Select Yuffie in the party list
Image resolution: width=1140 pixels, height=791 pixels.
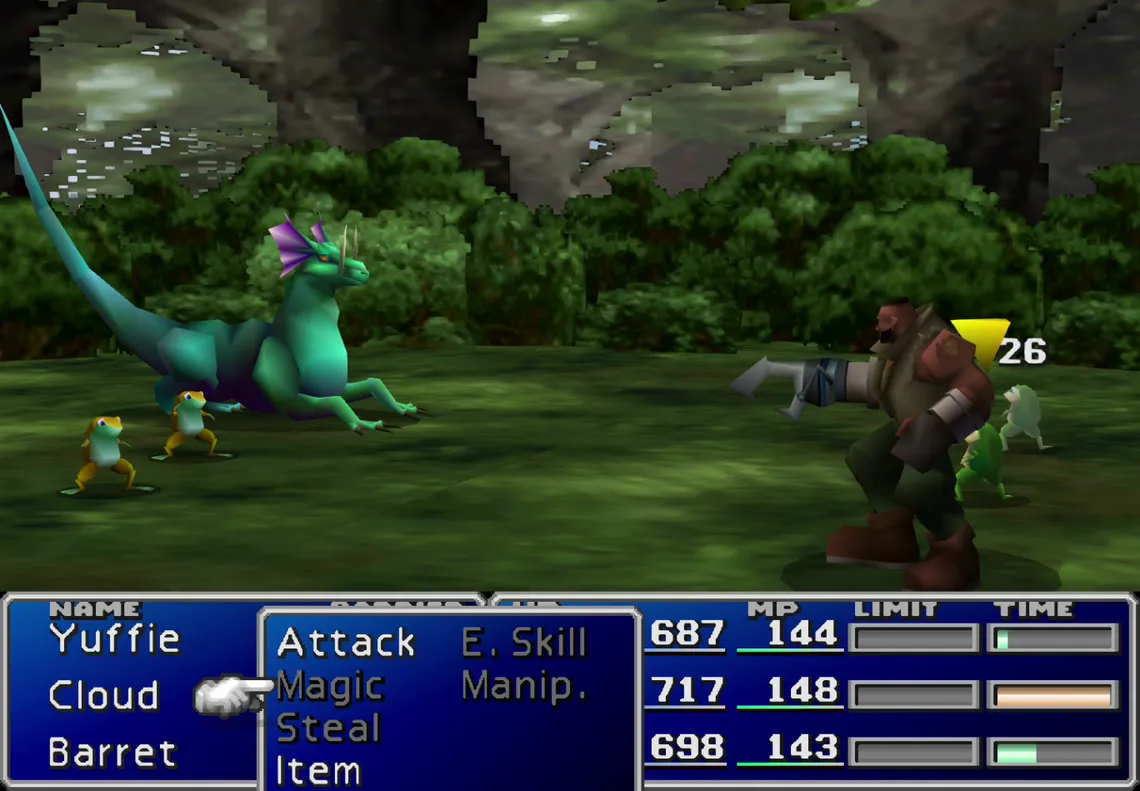115,638
